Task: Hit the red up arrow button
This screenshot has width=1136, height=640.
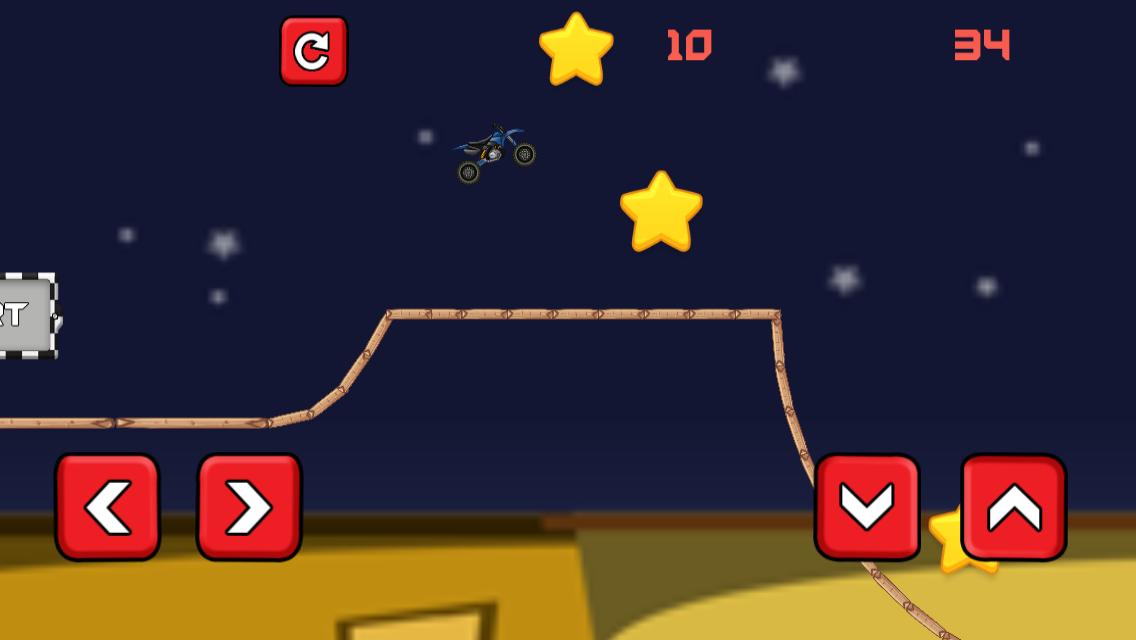Action: [1013, 507]
